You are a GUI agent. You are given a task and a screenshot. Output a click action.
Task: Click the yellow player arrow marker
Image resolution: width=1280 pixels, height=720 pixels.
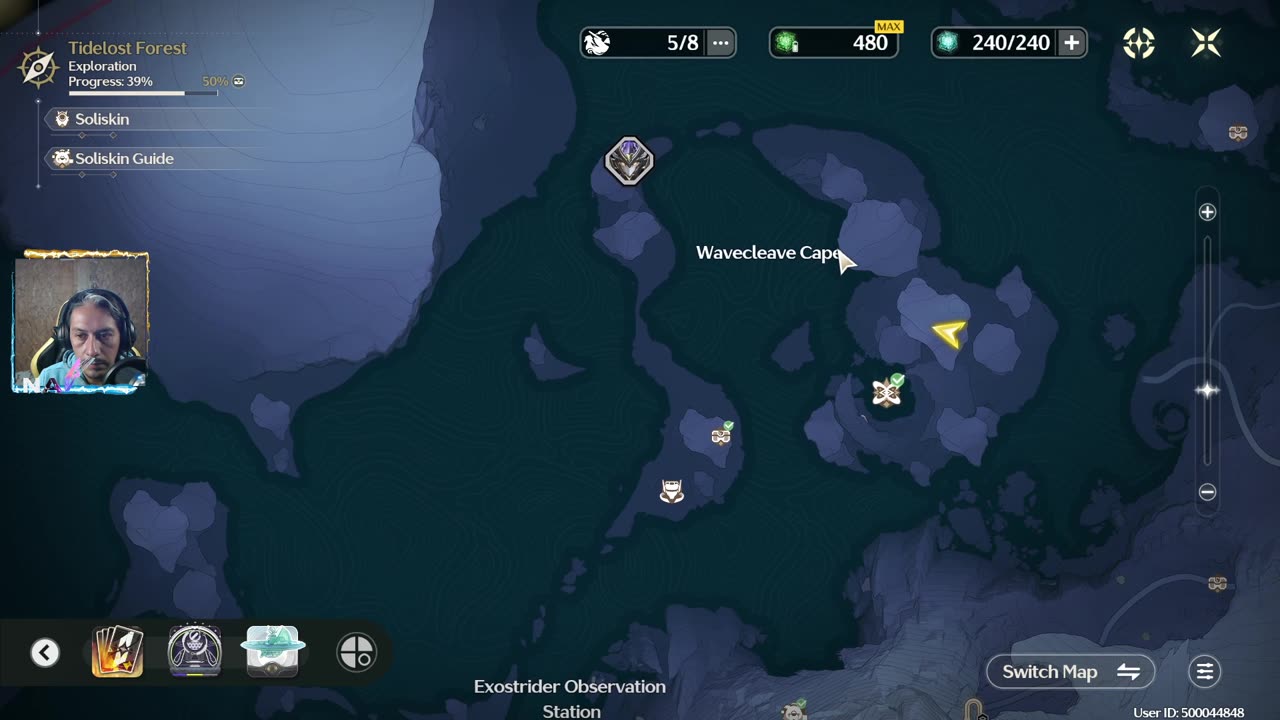(949, 333)
